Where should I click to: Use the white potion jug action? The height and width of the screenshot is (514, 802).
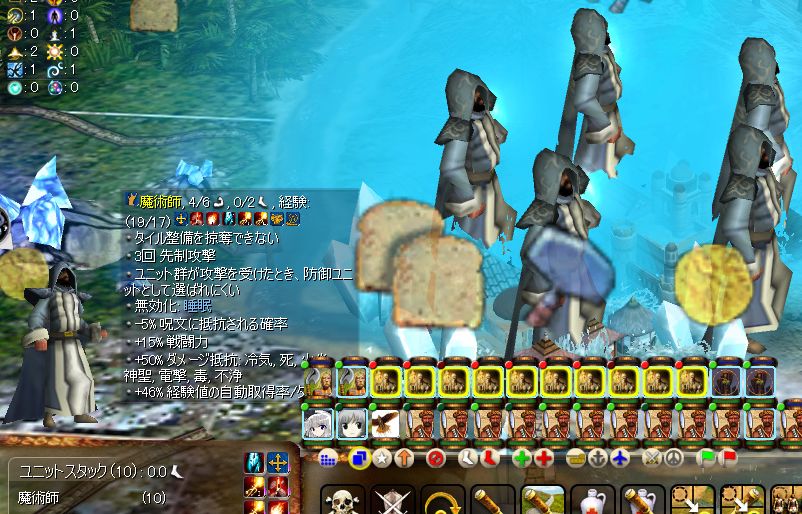coord(593,502)
